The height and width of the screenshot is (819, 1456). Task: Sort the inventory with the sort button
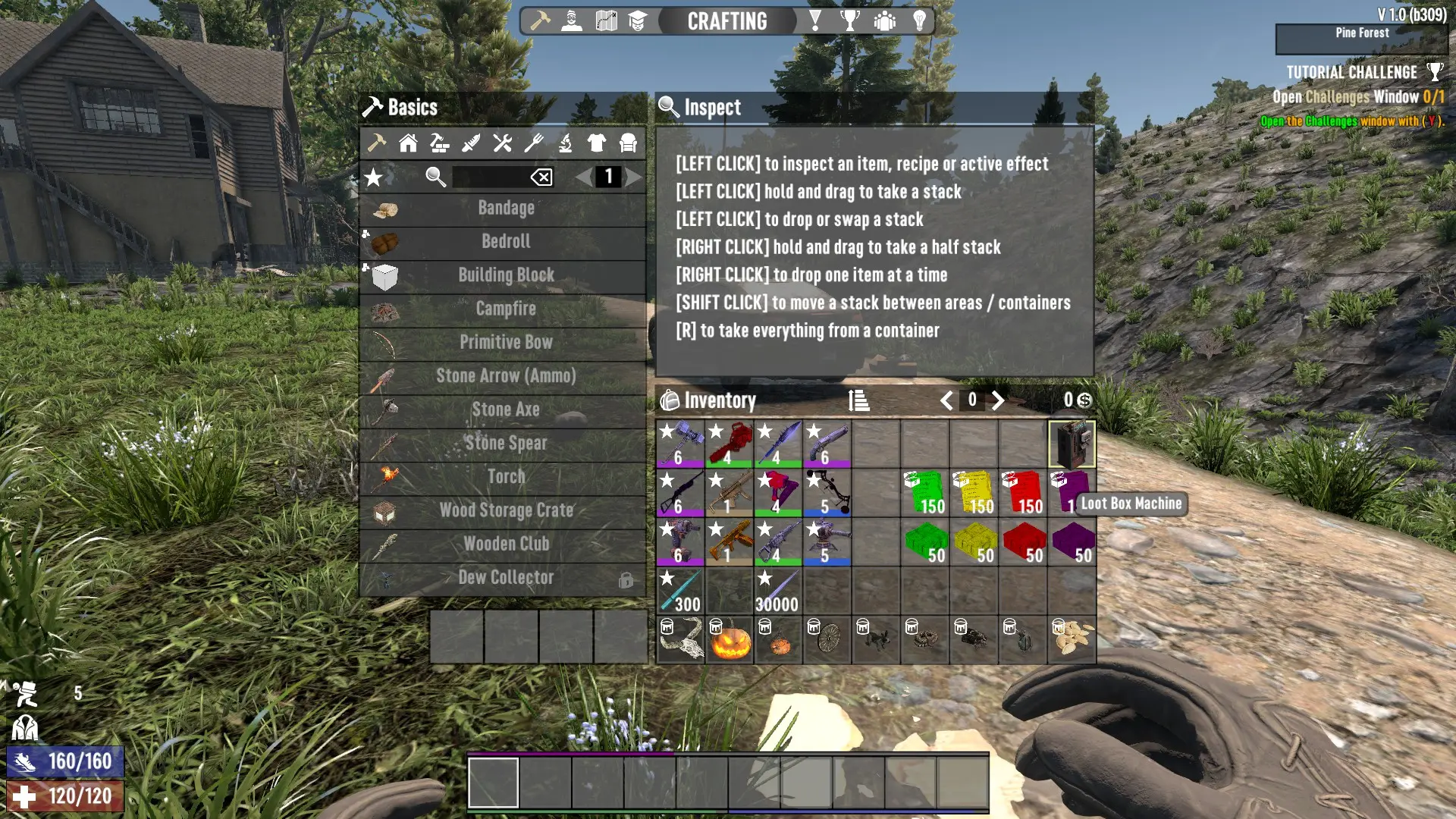858,400
